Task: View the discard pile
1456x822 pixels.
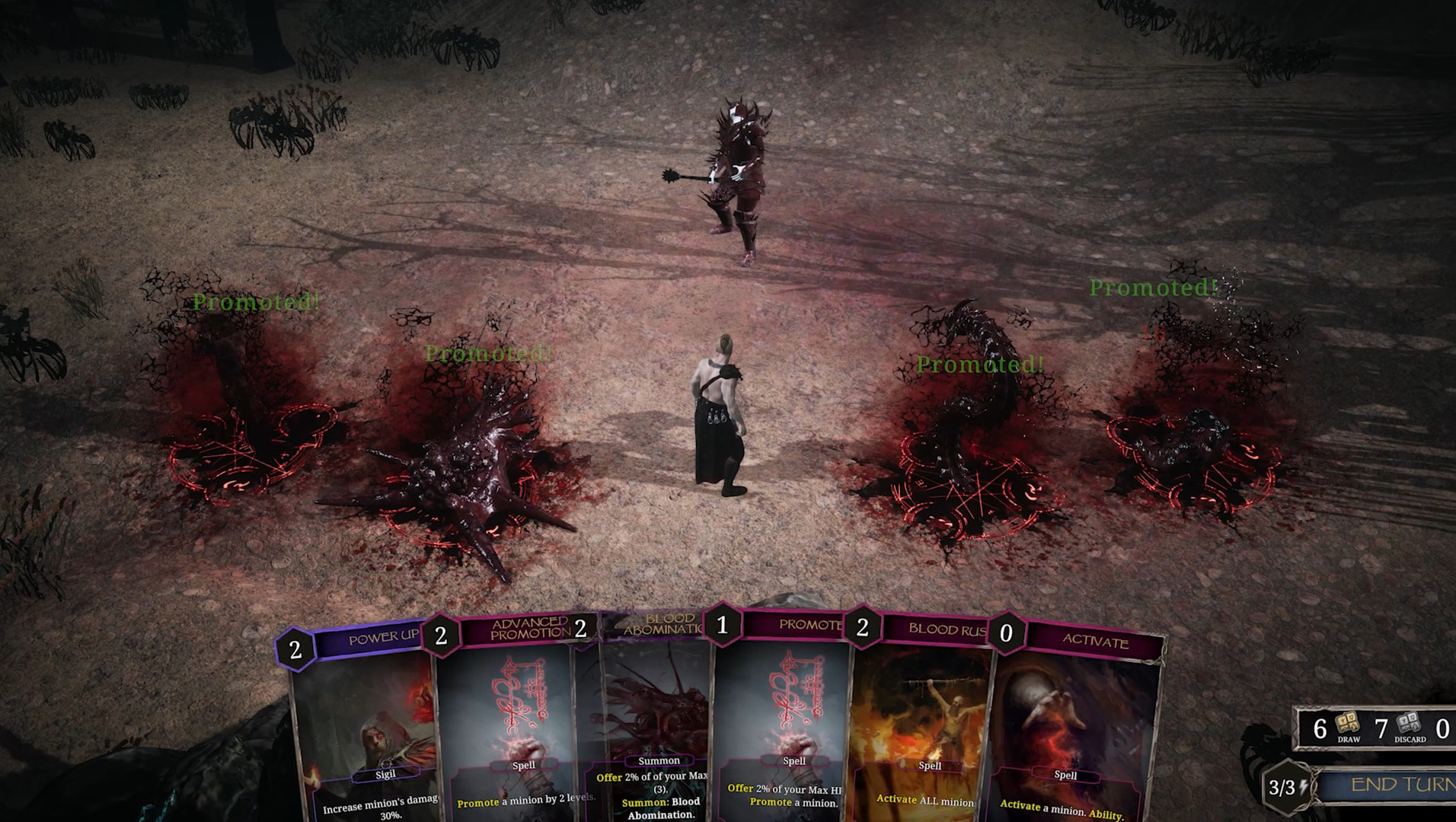Action: point(1409,728)
